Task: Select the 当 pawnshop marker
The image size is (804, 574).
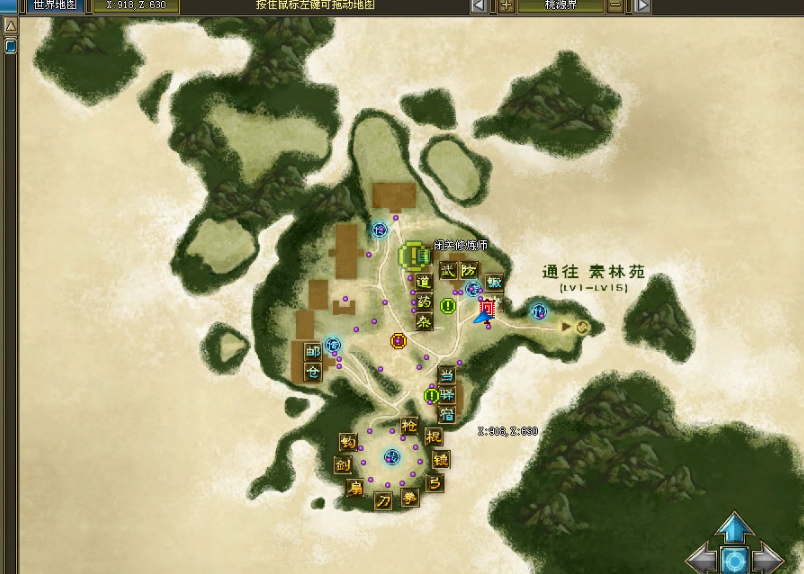Action: point(447,375)
